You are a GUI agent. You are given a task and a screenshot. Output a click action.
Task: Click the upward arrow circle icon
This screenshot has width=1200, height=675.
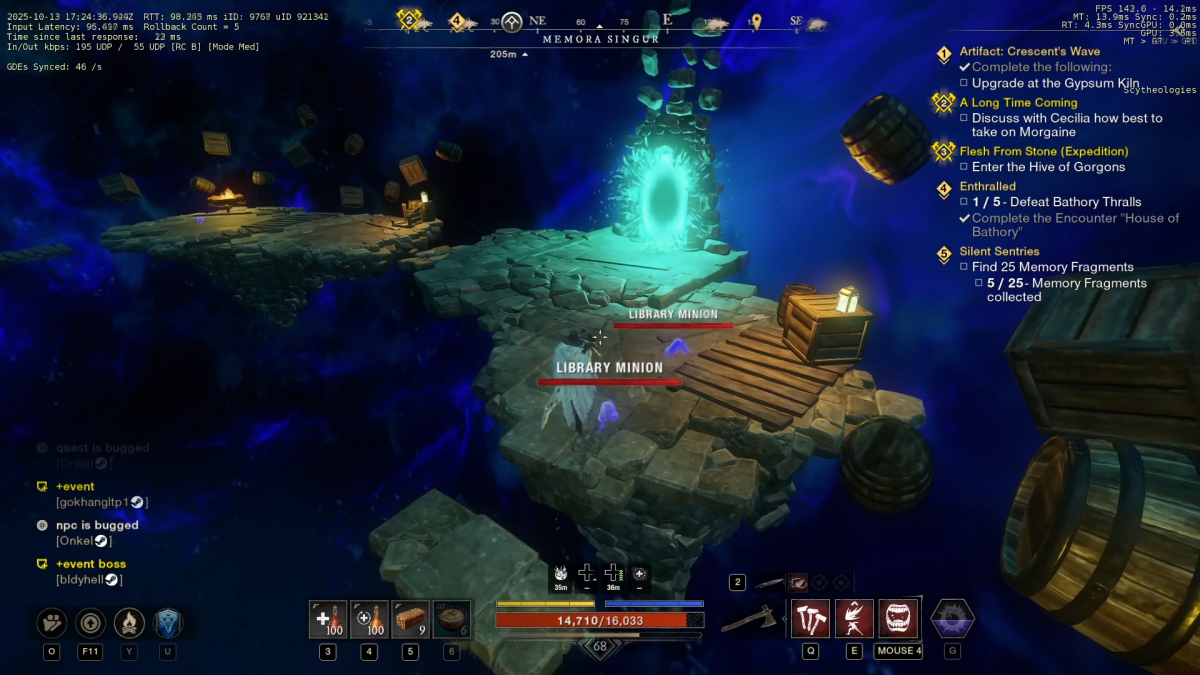[90, 623]
